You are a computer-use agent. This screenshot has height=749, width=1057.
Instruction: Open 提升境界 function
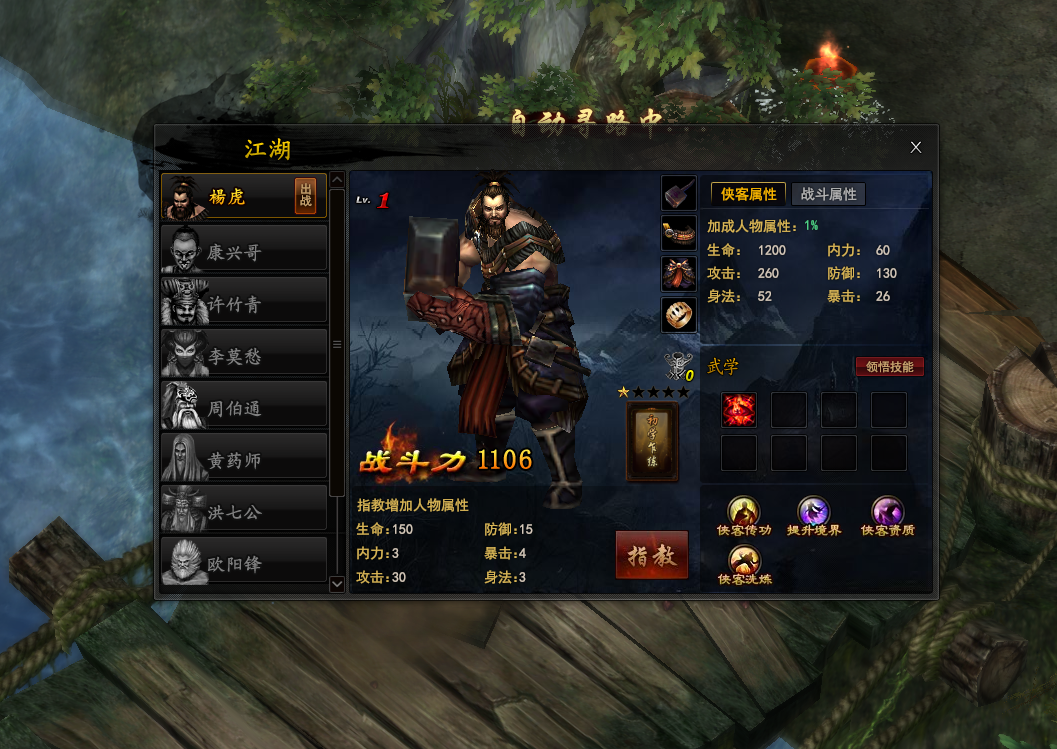[x=814, y=513]
